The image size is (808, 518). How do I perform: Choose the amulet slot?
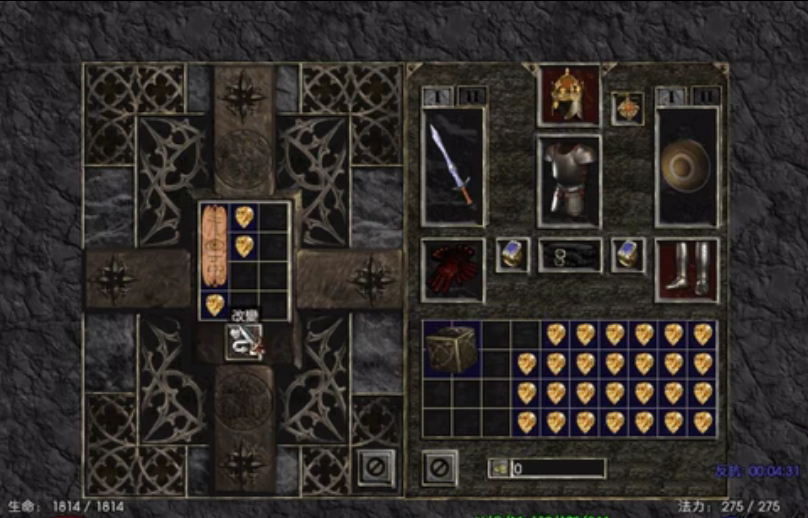point(627,108)
